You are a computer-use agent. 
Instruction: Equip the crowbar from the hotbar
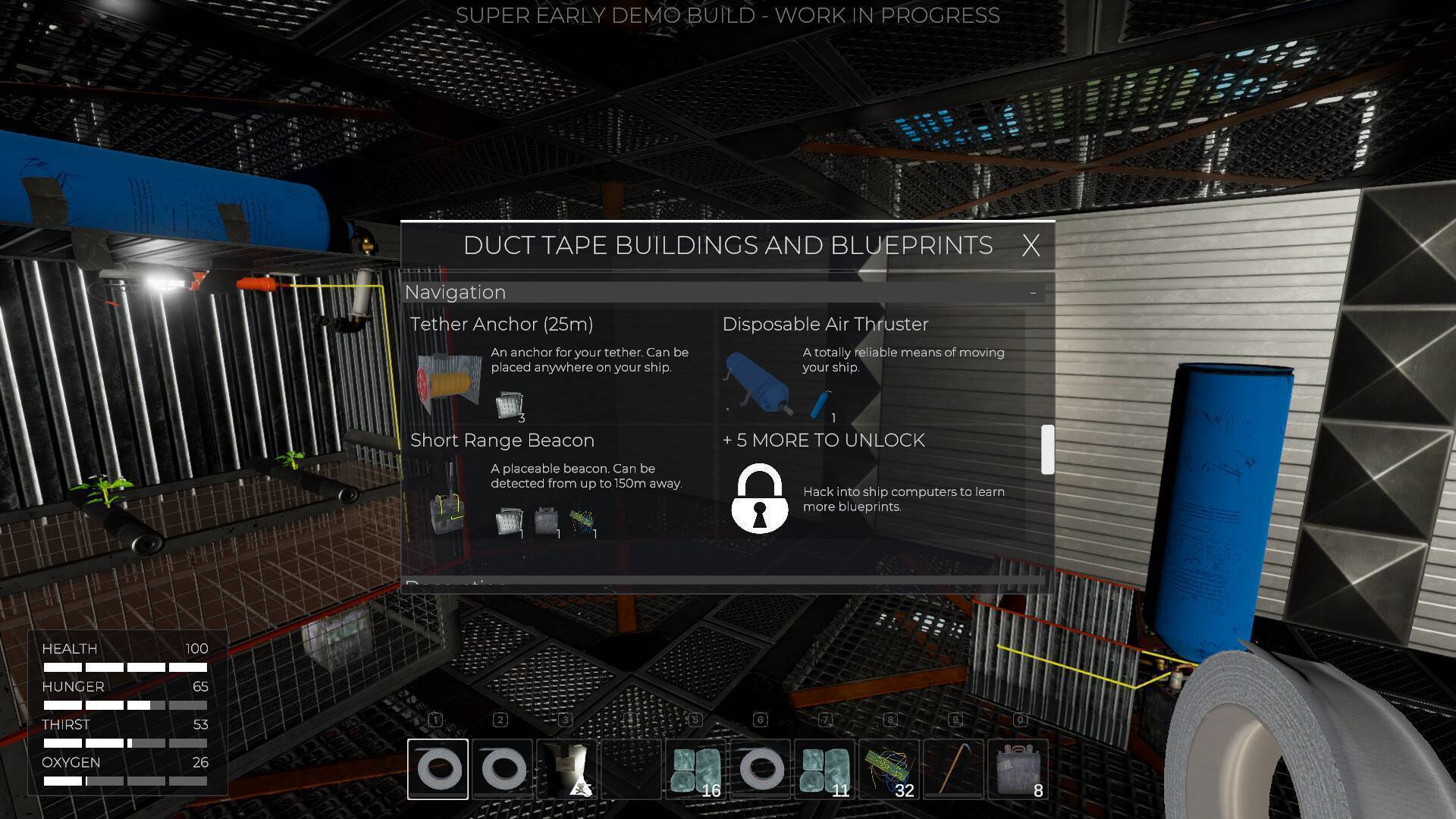[x=954, y=769]
